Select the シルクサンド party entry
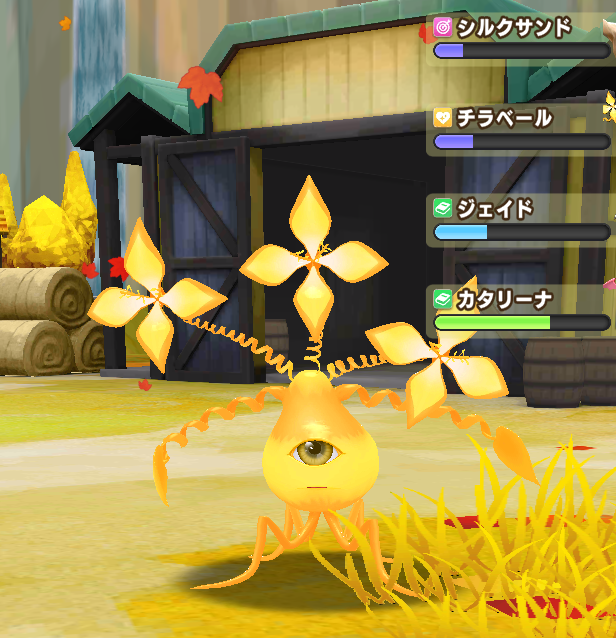 pyautogui.click(x=520, y=38)
